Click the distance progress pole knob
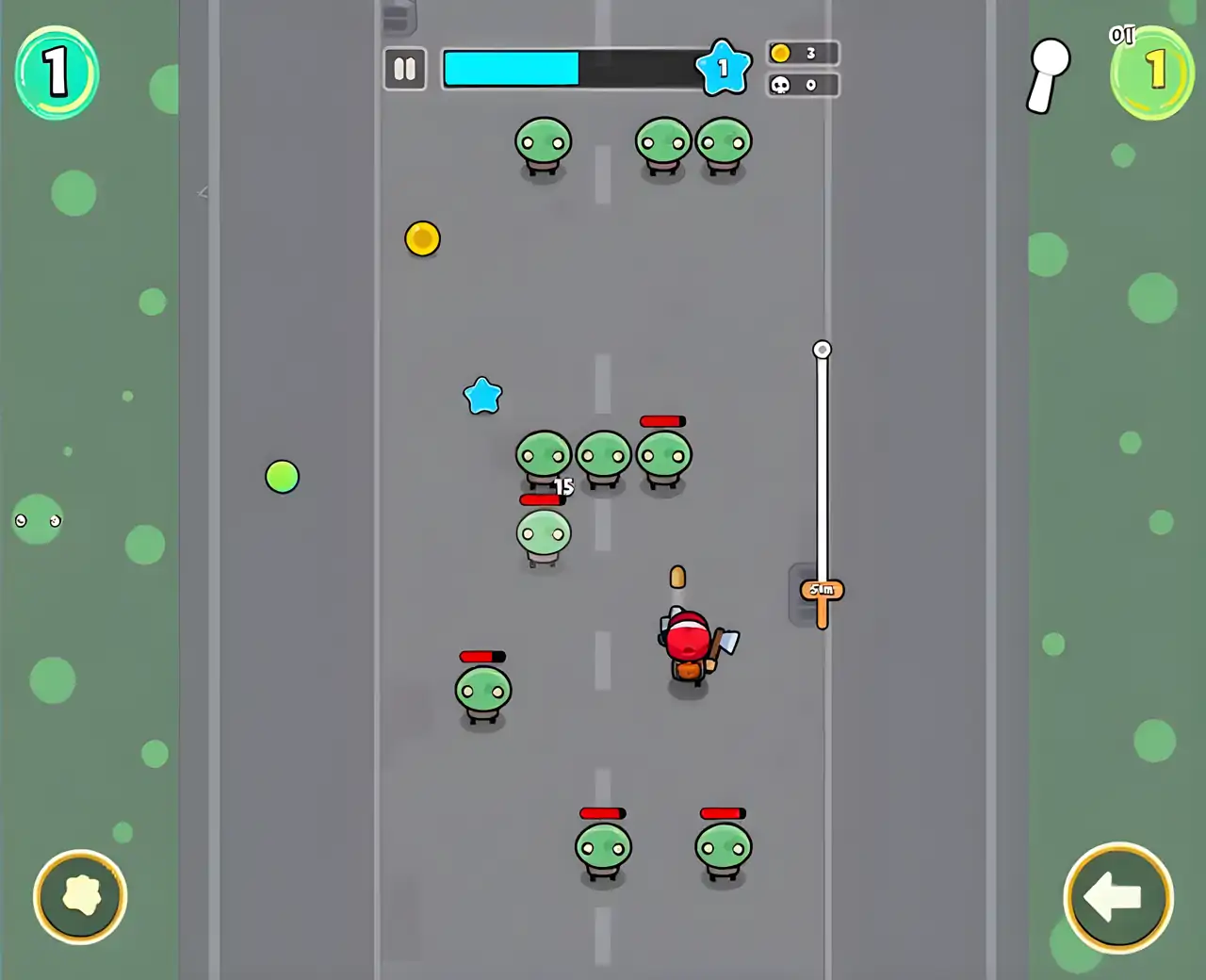 [823, 349]
